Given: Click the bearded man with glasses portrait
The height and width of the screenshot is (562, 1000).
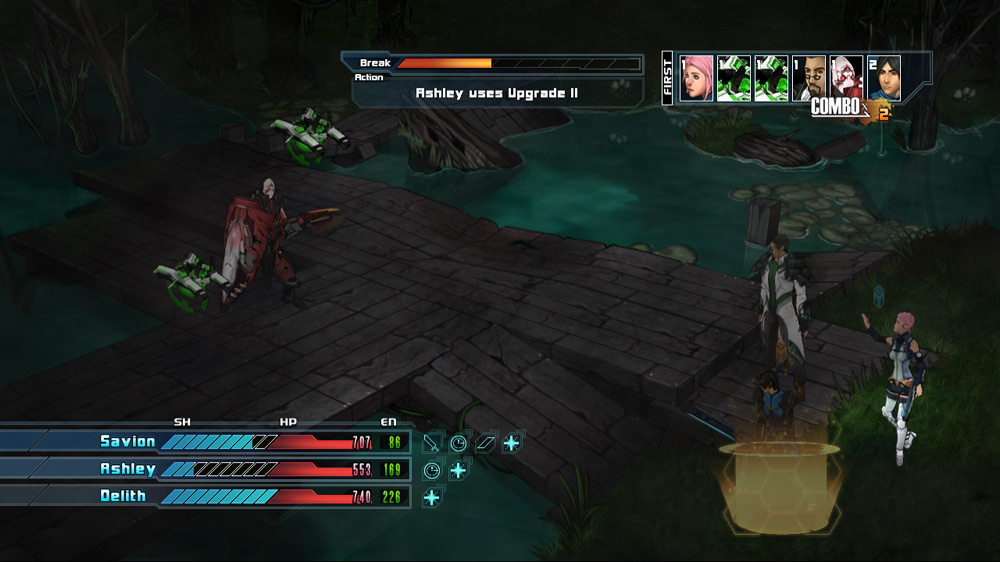Looking at the screenshot, I should pos(809,78).
